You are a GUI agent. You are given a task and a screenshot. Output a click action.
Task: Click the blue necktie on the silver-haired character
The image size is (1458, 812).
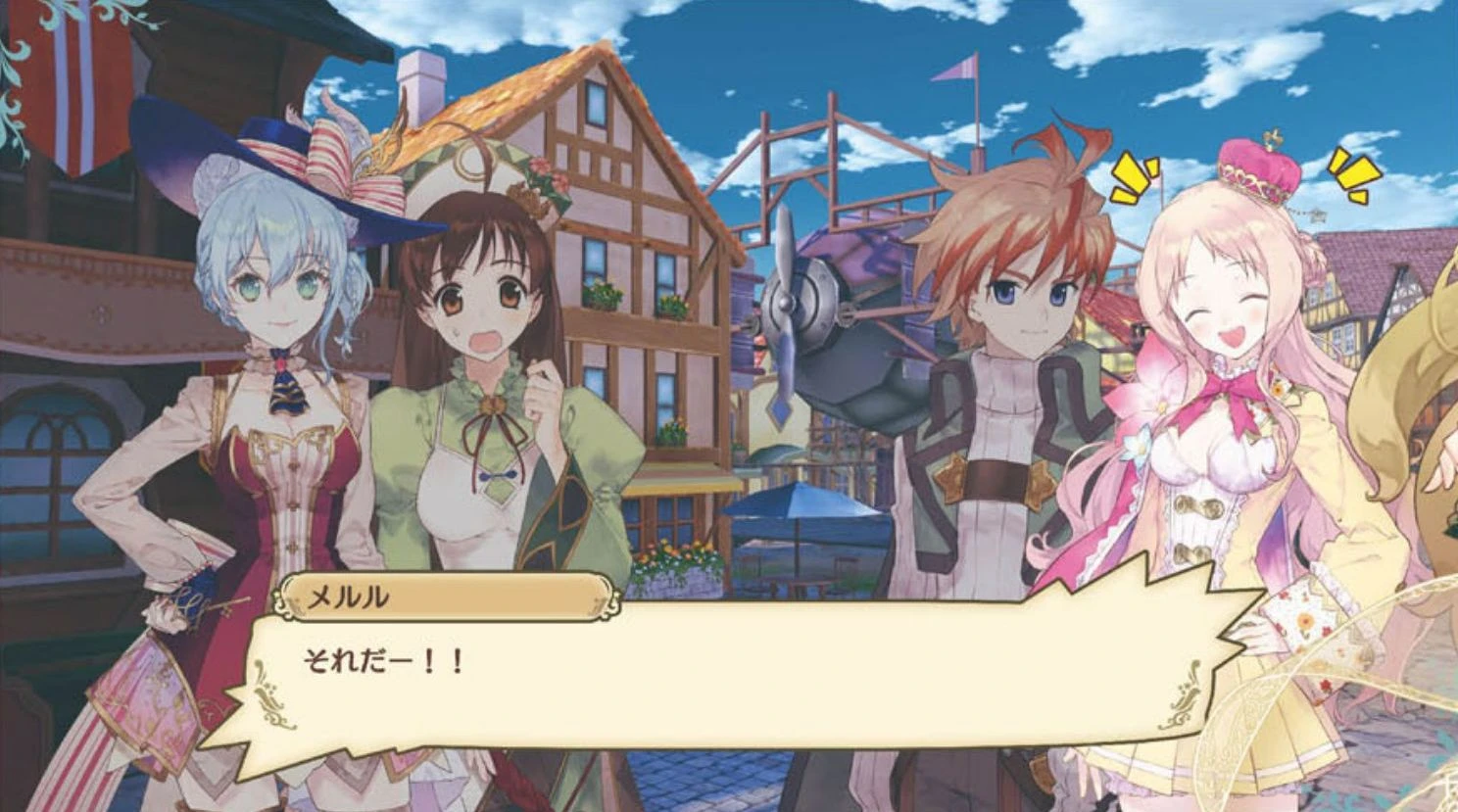tap(285, 387)
